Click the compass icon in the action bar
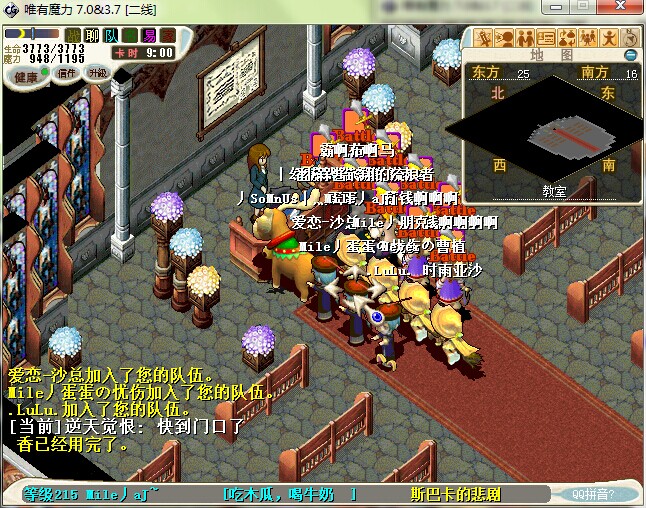The width and height of the screenshot is (646, 508). 628,39
